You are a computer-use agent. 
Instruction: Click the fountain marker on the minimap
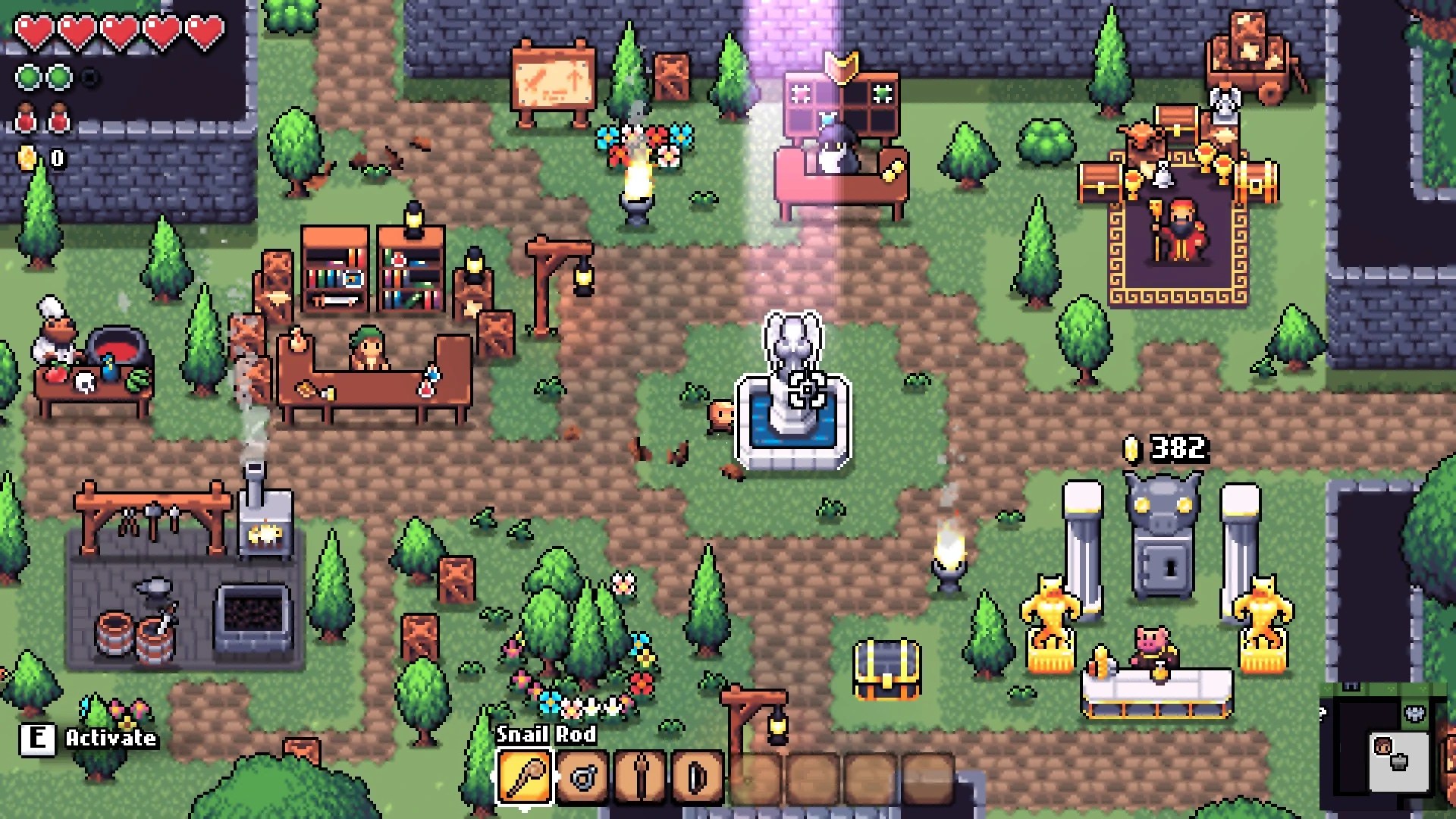(x=1401, y=761)
